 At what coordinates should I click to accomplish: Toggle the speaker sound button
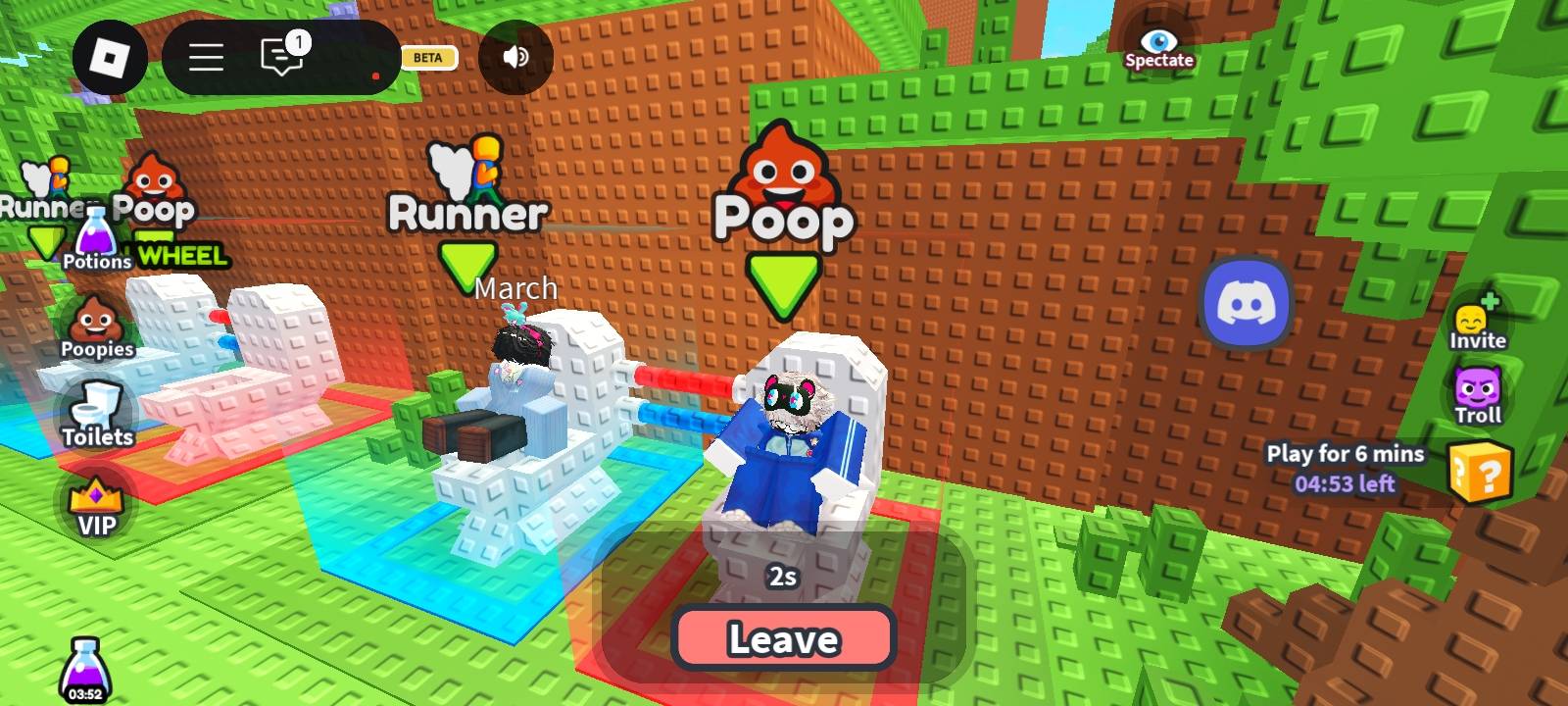coord(515,58)
